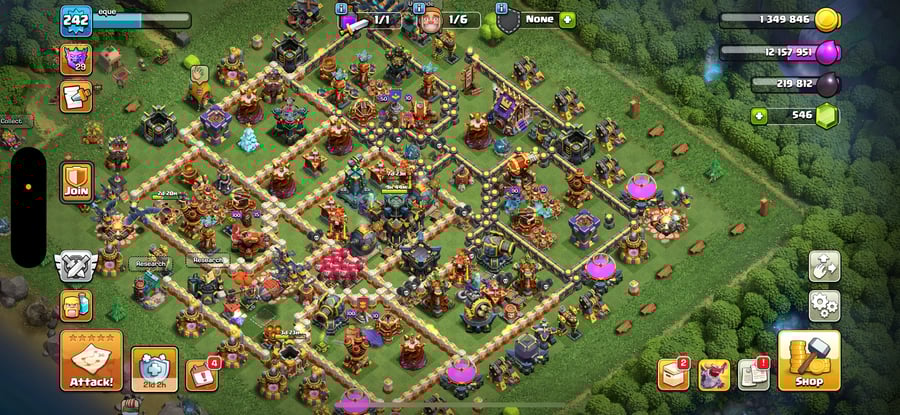
Task: Open the gift box with badge 4
Action: [x=201, y=374]
